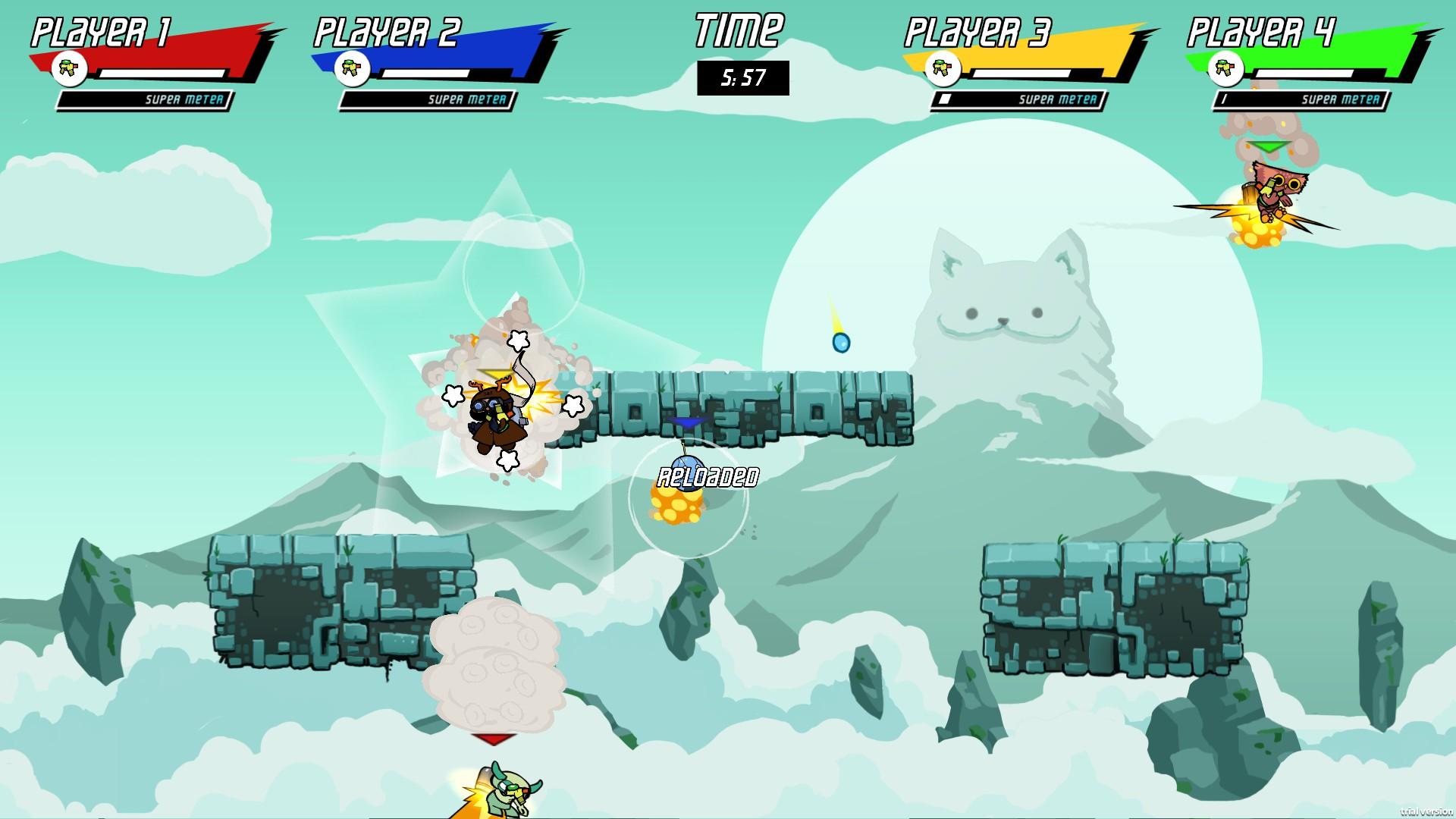This screenshot has height=819, width=1456.
Task: Click Player 1's weapon icon
Action: coord(70,69)
